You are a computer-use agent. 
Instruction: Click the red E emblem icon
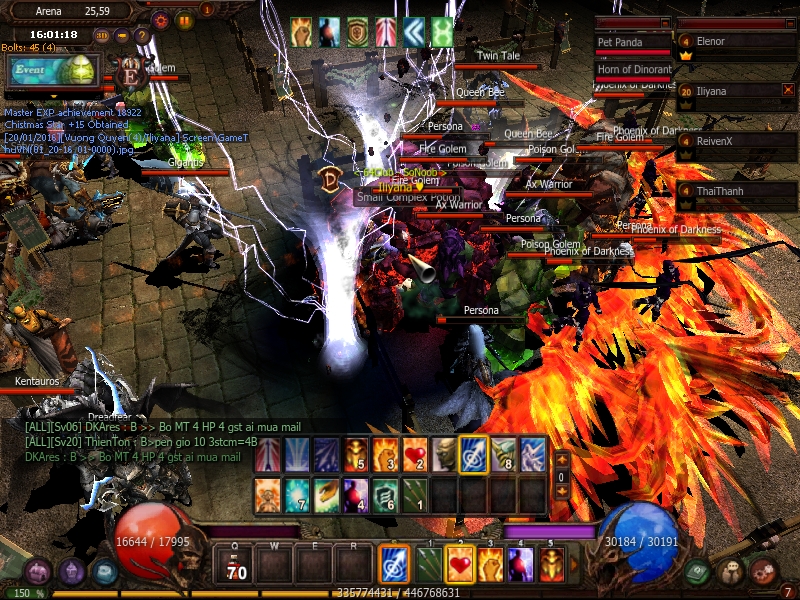[x=131, y=72]
